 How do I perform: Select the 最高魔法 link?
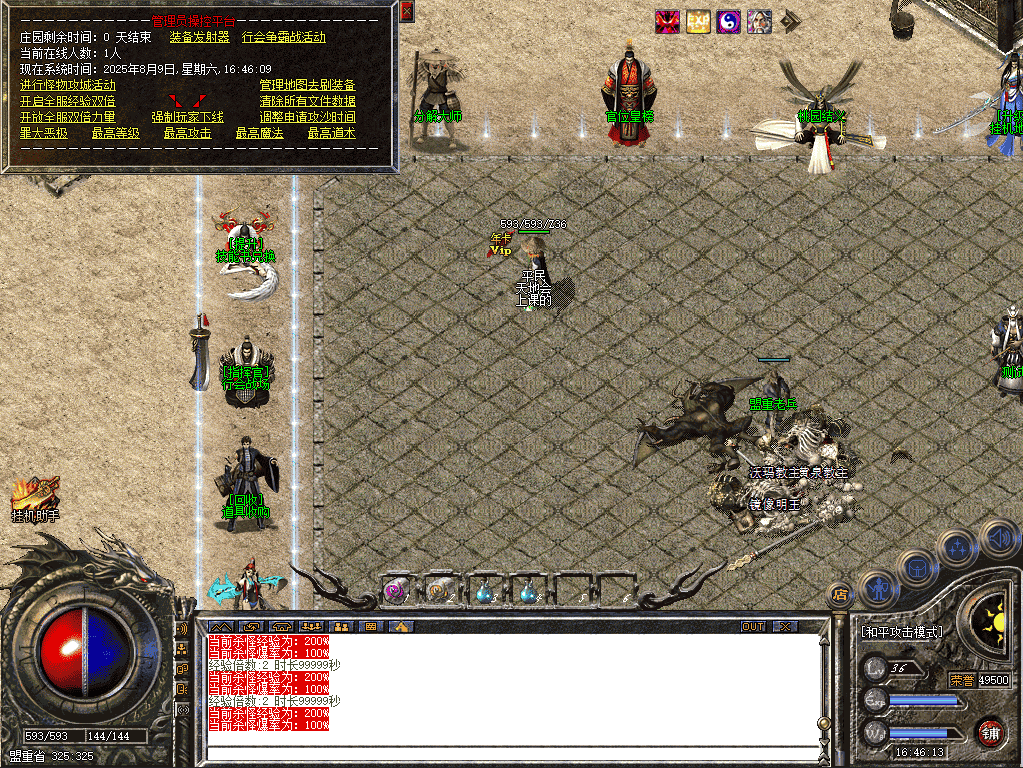click(259, 133)
